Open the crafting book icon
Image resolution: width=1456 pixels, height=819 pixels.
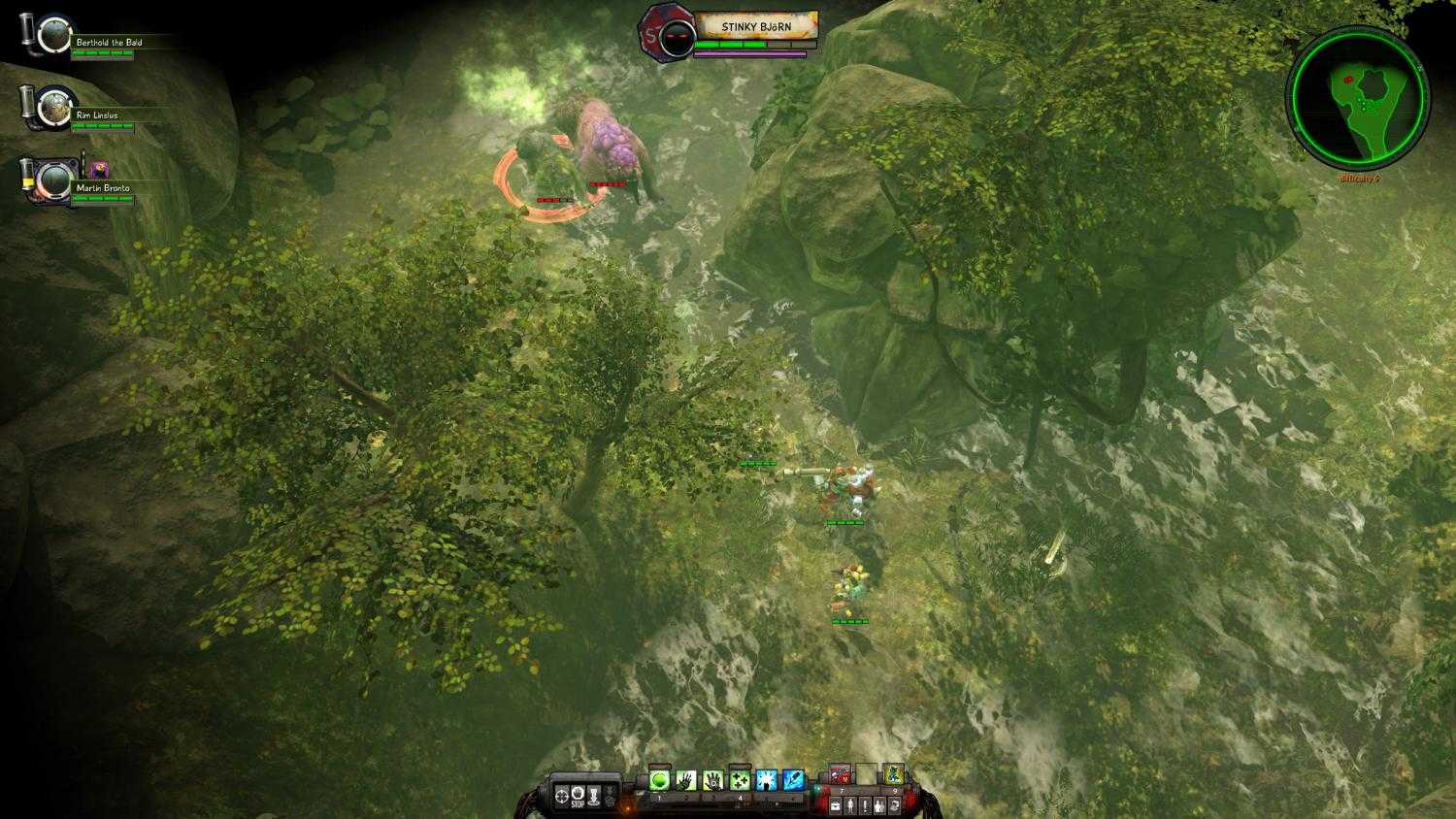click(895, 804)
